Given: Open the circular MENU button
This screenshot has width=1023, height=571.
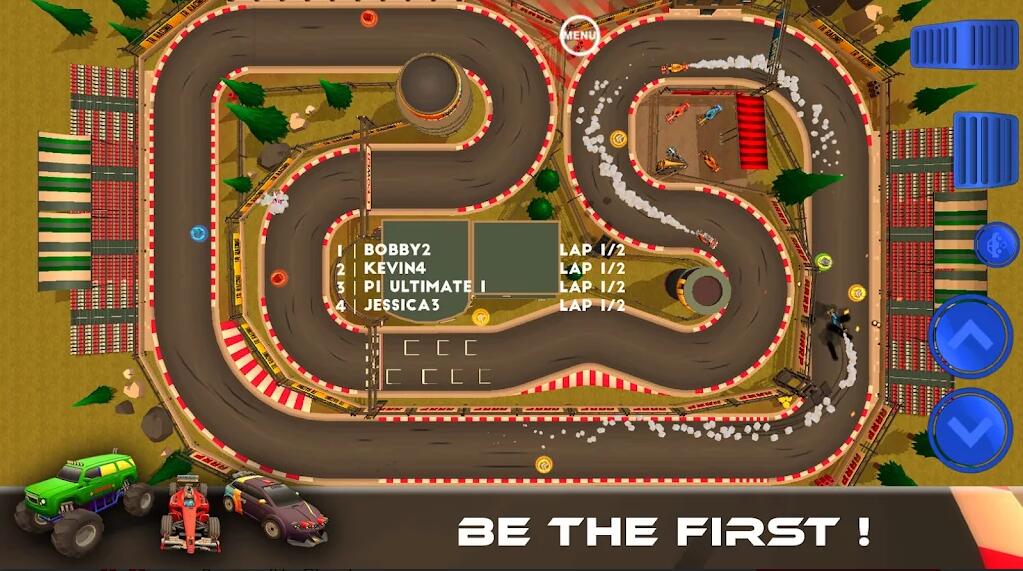Looking at the screenshot, I should pos(578,36).
